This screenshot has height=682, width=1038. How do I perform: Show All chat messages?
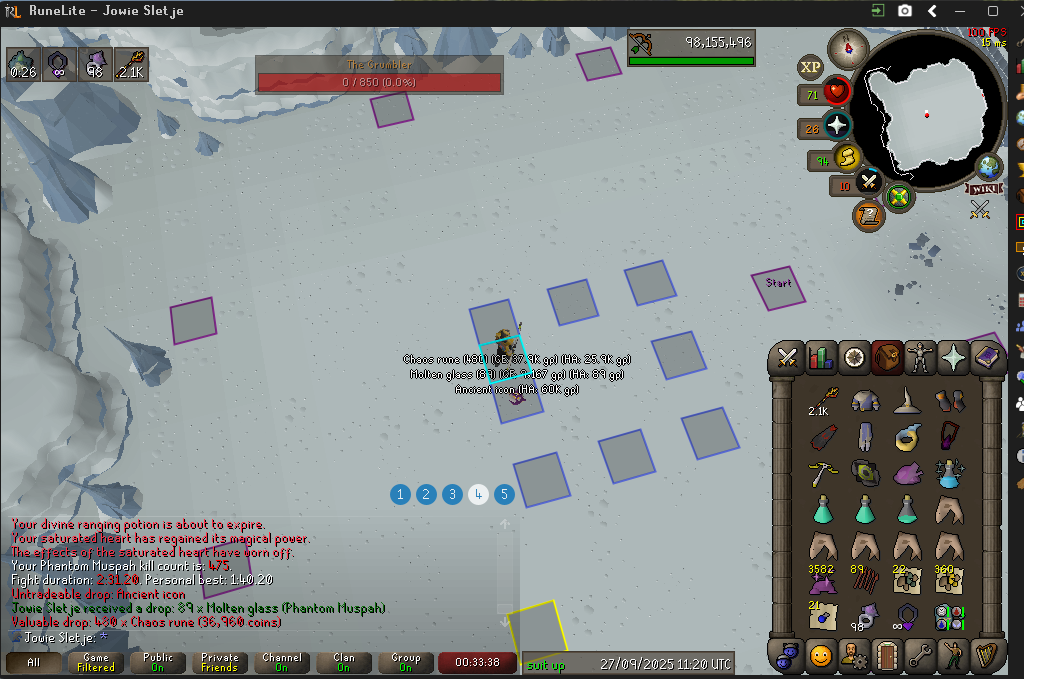pyautogui.click(x=34, y=663)
